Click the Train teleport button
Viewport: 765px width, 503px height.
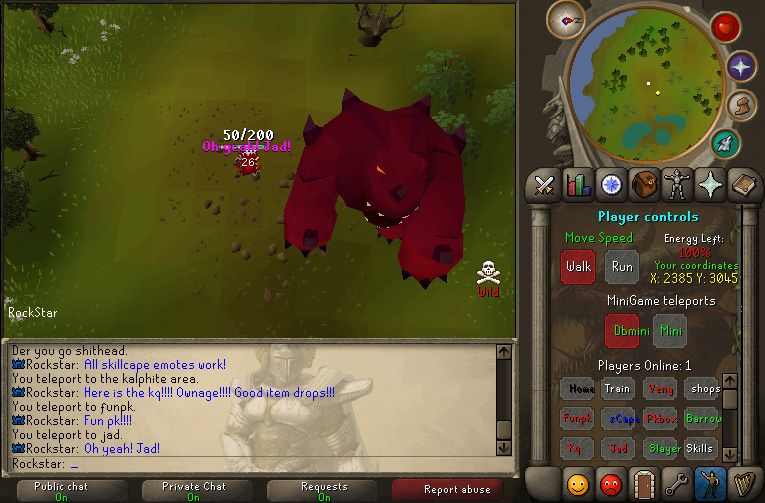[617, 389]
